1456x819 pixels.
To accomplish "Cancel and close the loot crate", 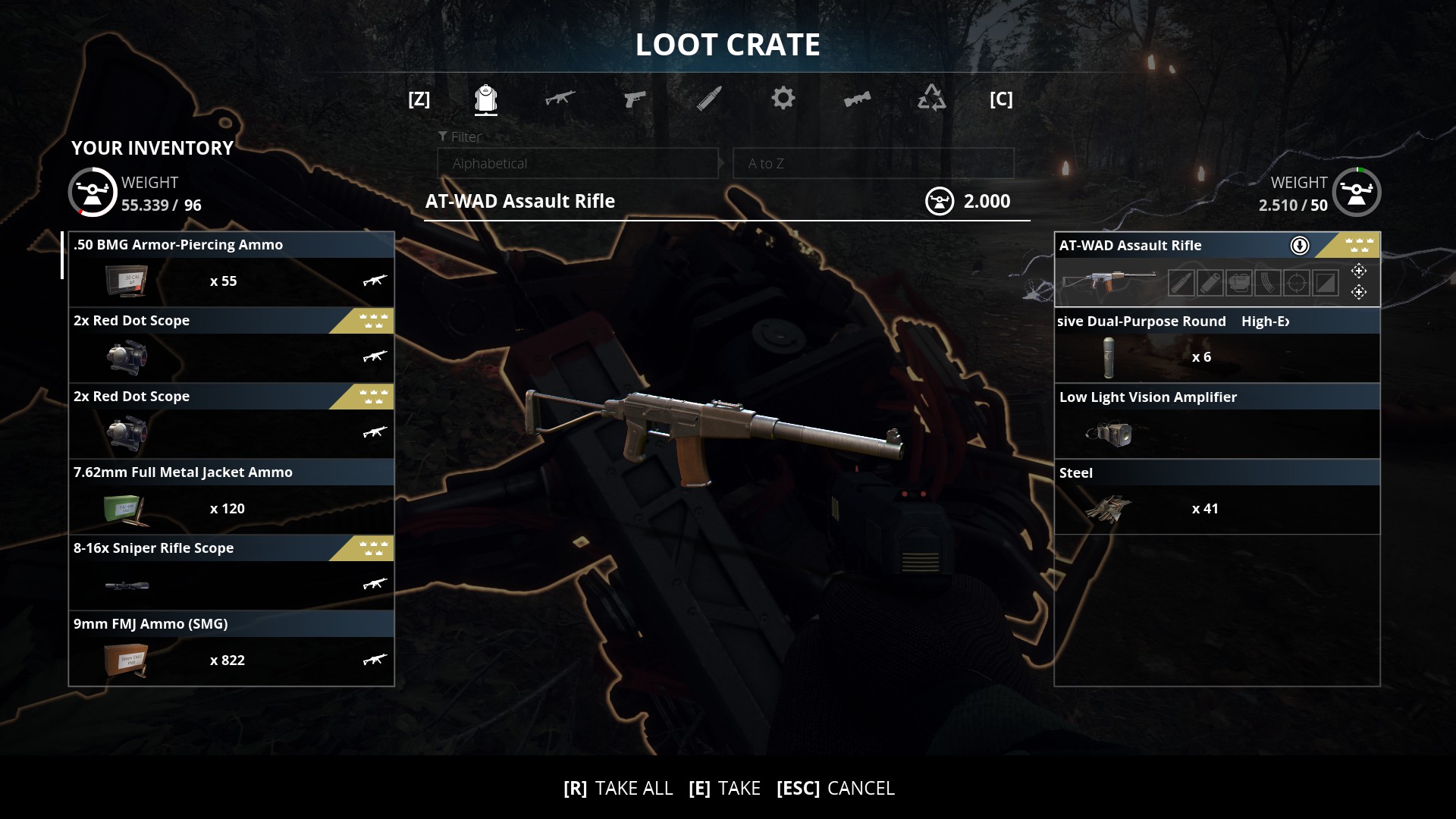I will point(836,789).
